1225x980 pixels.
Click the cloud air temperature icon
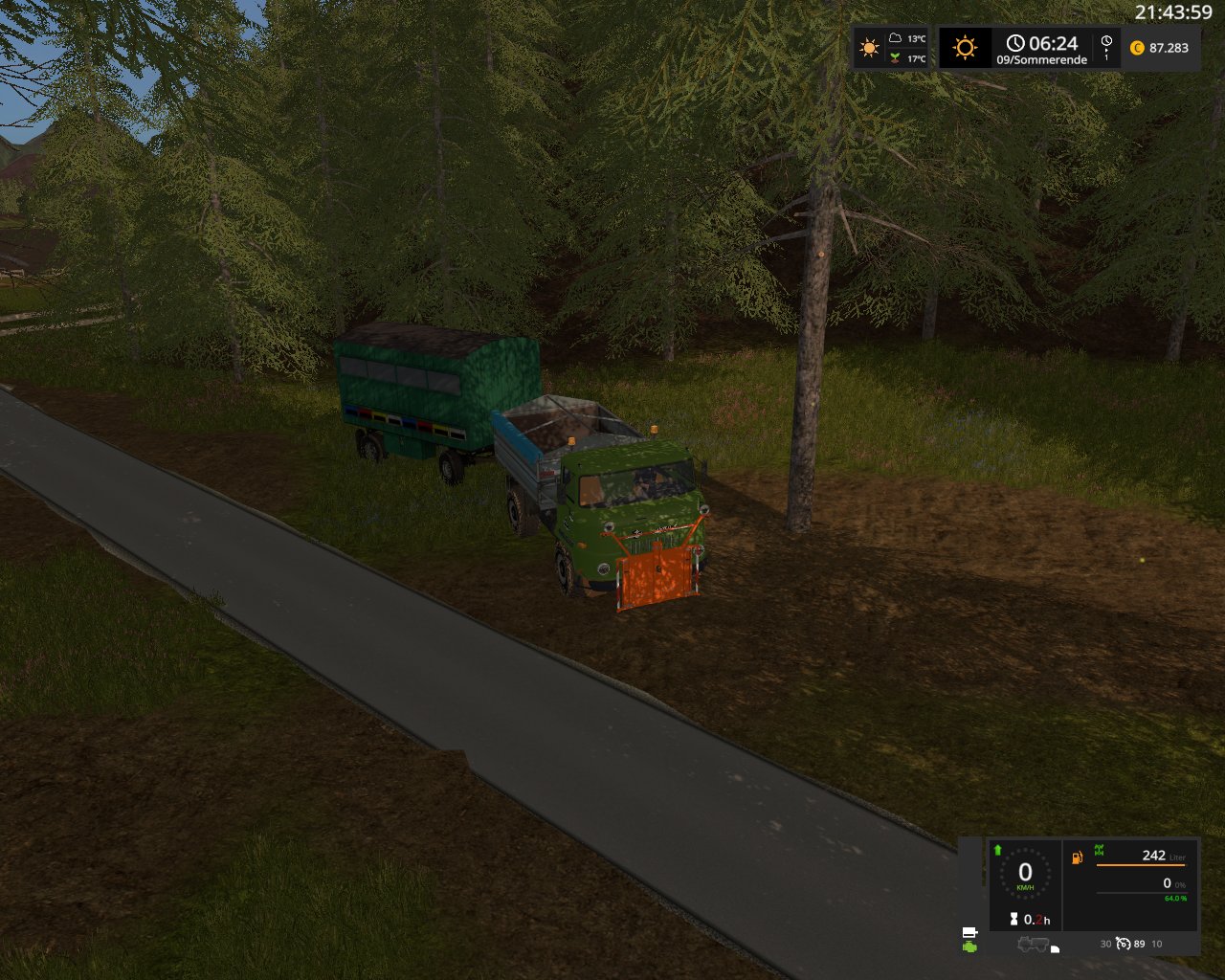(x=895, y=38)
